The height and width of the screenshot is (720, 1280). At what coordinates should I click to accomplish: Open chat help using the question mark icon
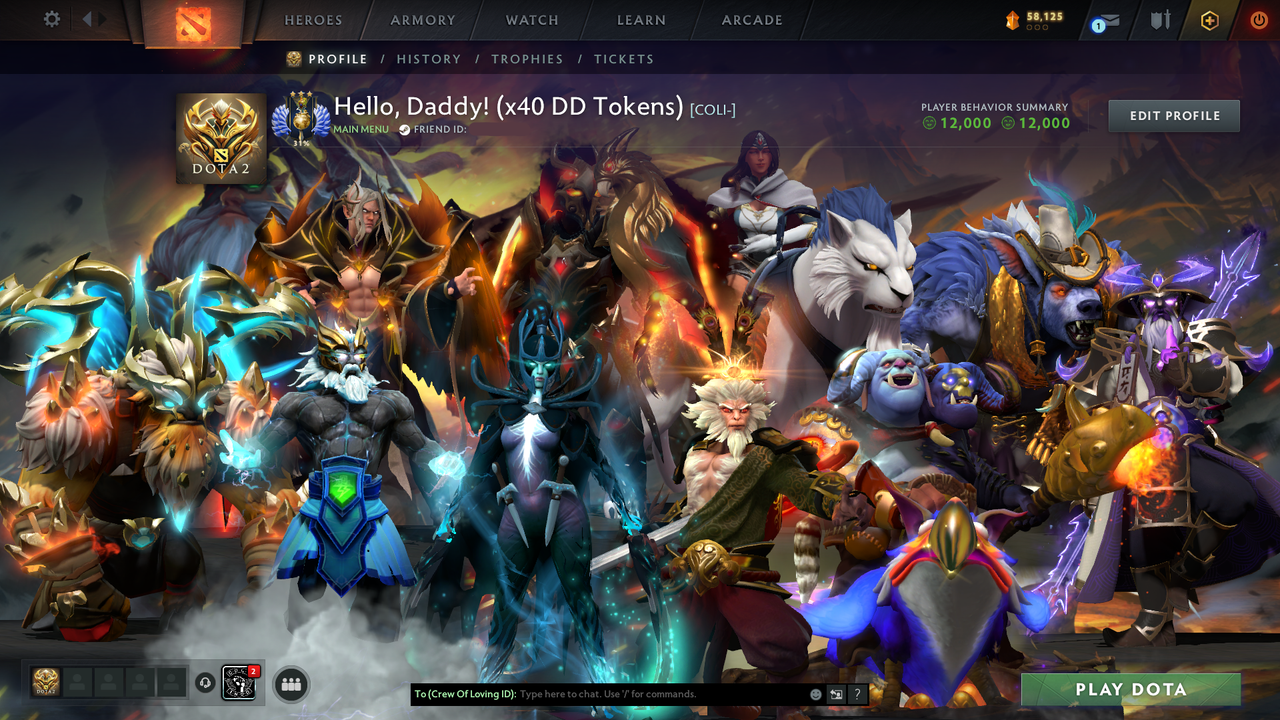click(x=857, y=693)
